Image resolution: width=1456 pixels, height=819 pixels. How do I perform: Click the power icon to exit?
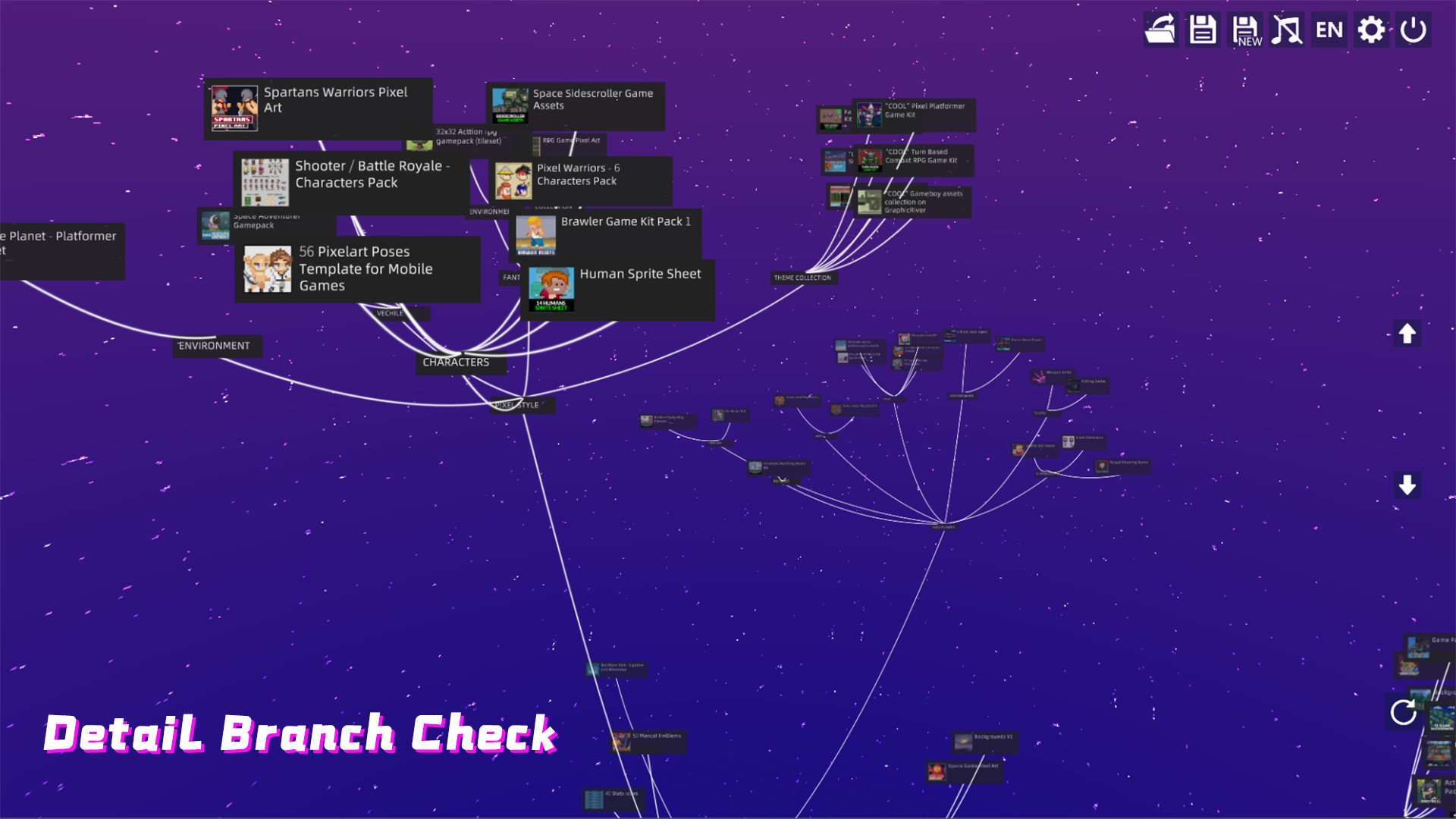pyautogui.click(x=1413, y=30)
